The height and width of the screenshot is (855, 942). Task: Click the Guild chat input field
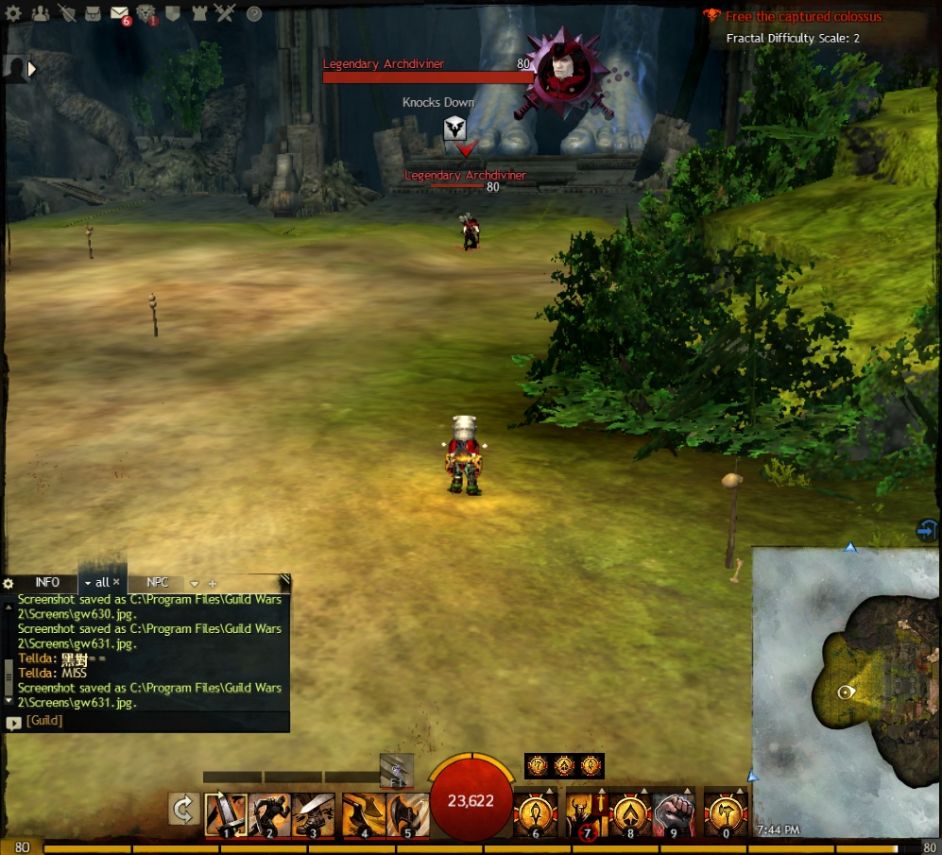(x=150, y=720)
